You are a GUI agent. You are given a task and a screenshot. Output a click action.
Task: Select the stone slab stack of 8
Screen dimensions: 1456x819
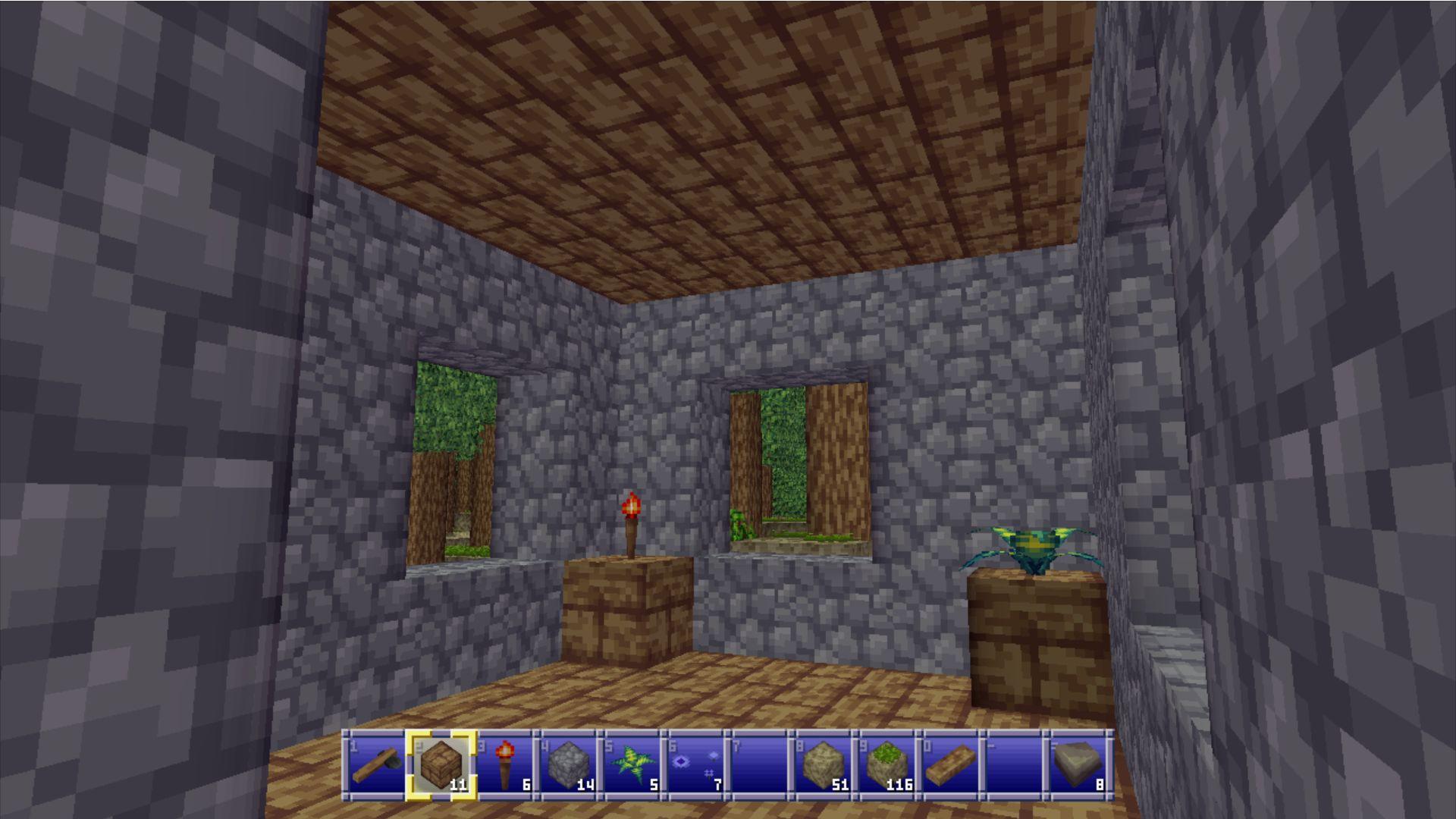point(1080,764)
